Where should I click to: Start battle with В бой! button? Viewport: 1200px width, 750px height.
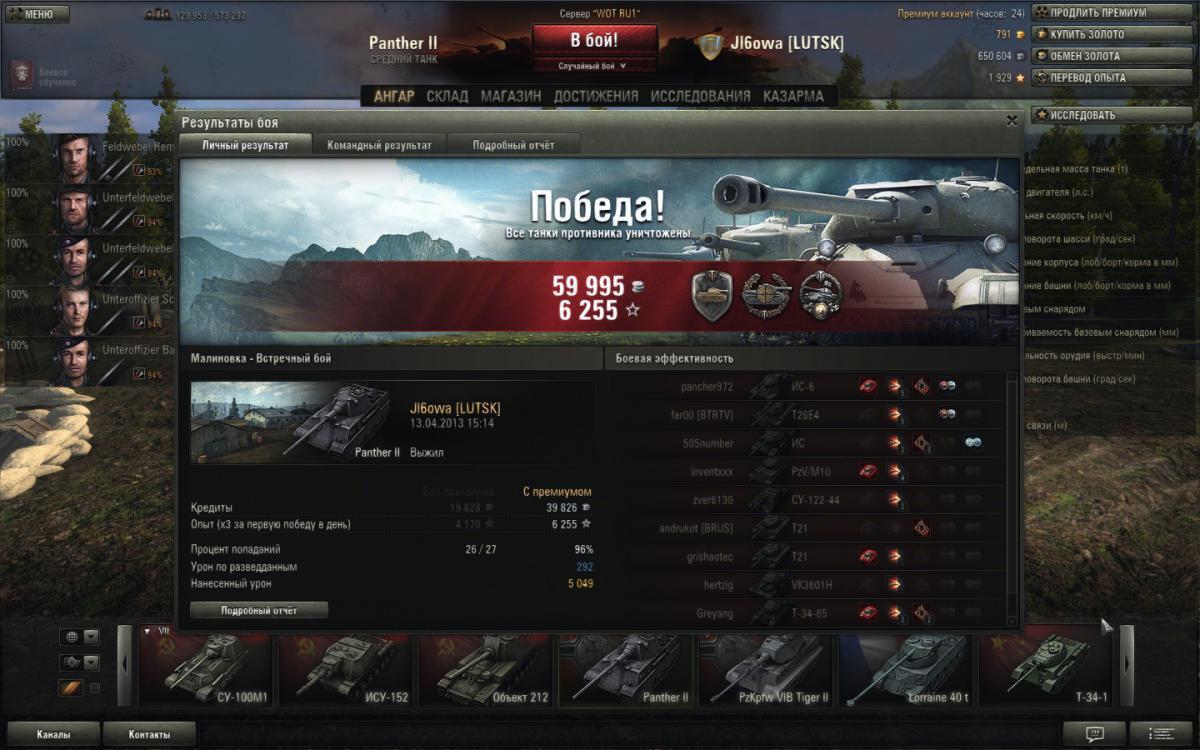594,41
